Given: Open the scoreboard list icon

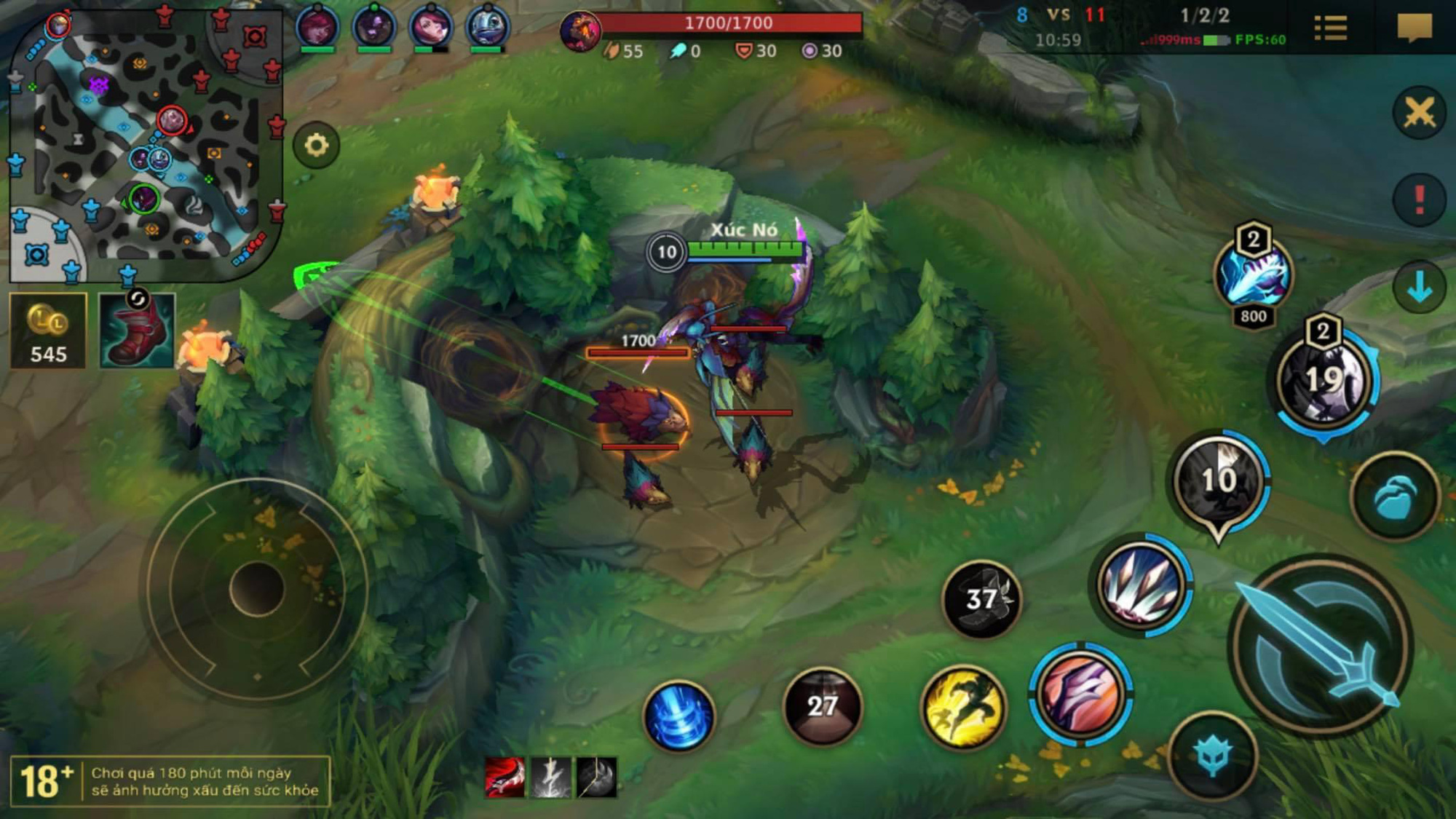Looking at the screenshot, I should (x=1331, y=29).
